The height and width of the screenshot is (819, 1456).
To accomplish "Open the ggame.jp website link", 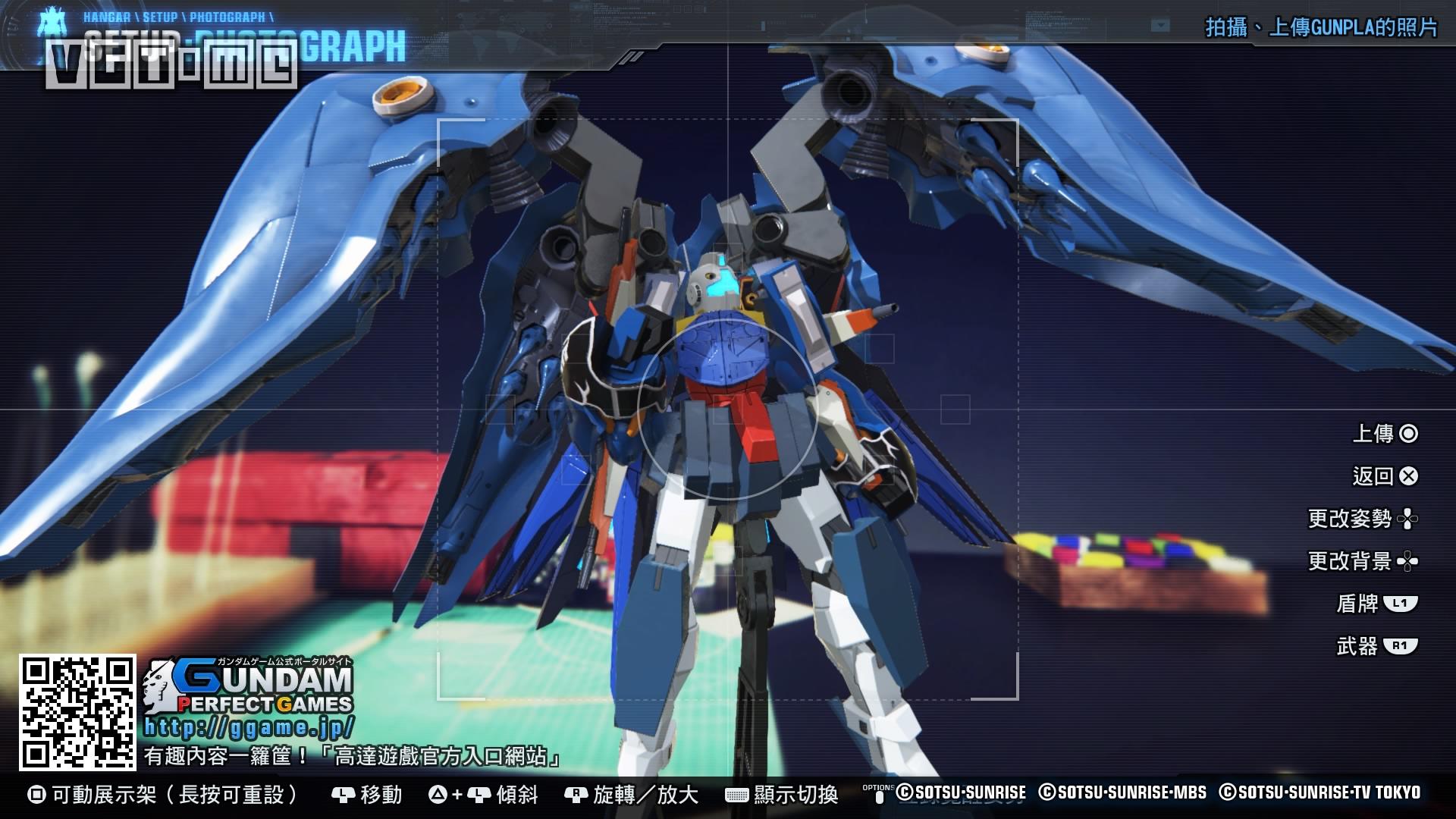I will [249, 728].
